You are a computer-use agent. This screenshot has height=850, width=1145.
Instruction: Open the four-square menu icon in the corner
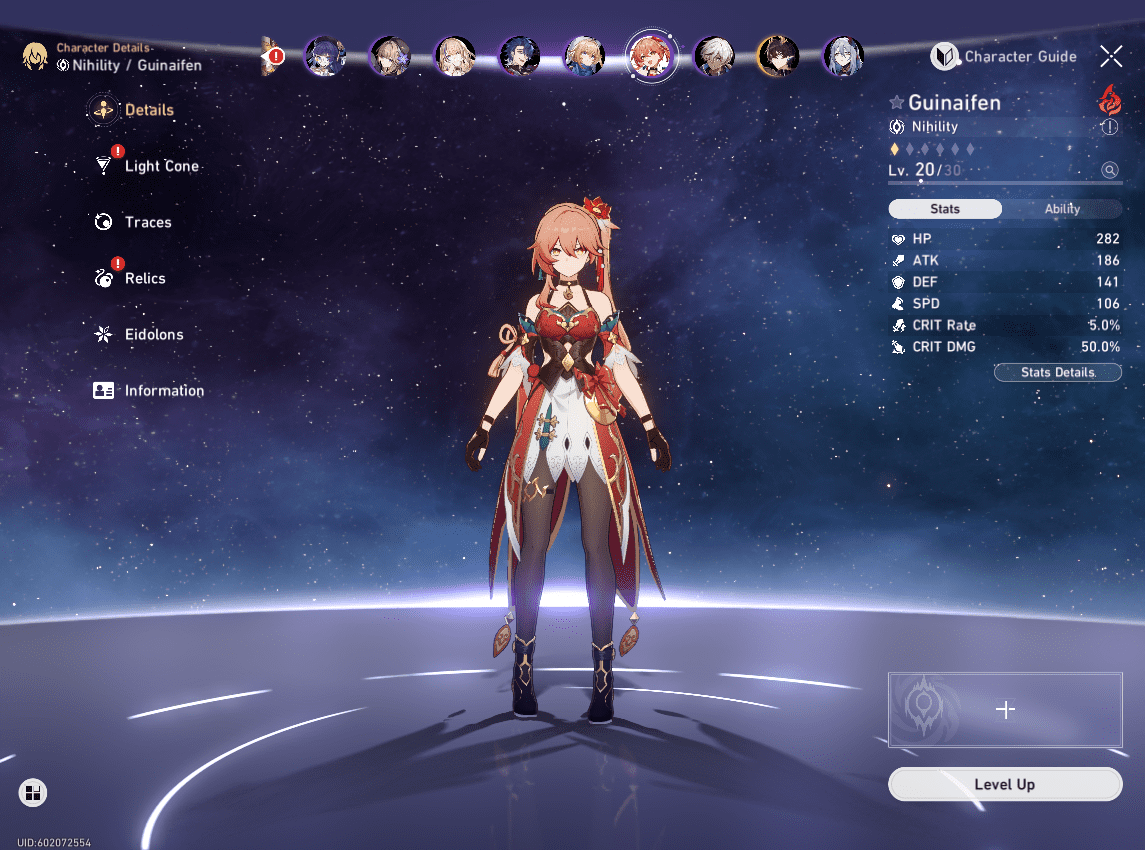[x=33, y=793]
